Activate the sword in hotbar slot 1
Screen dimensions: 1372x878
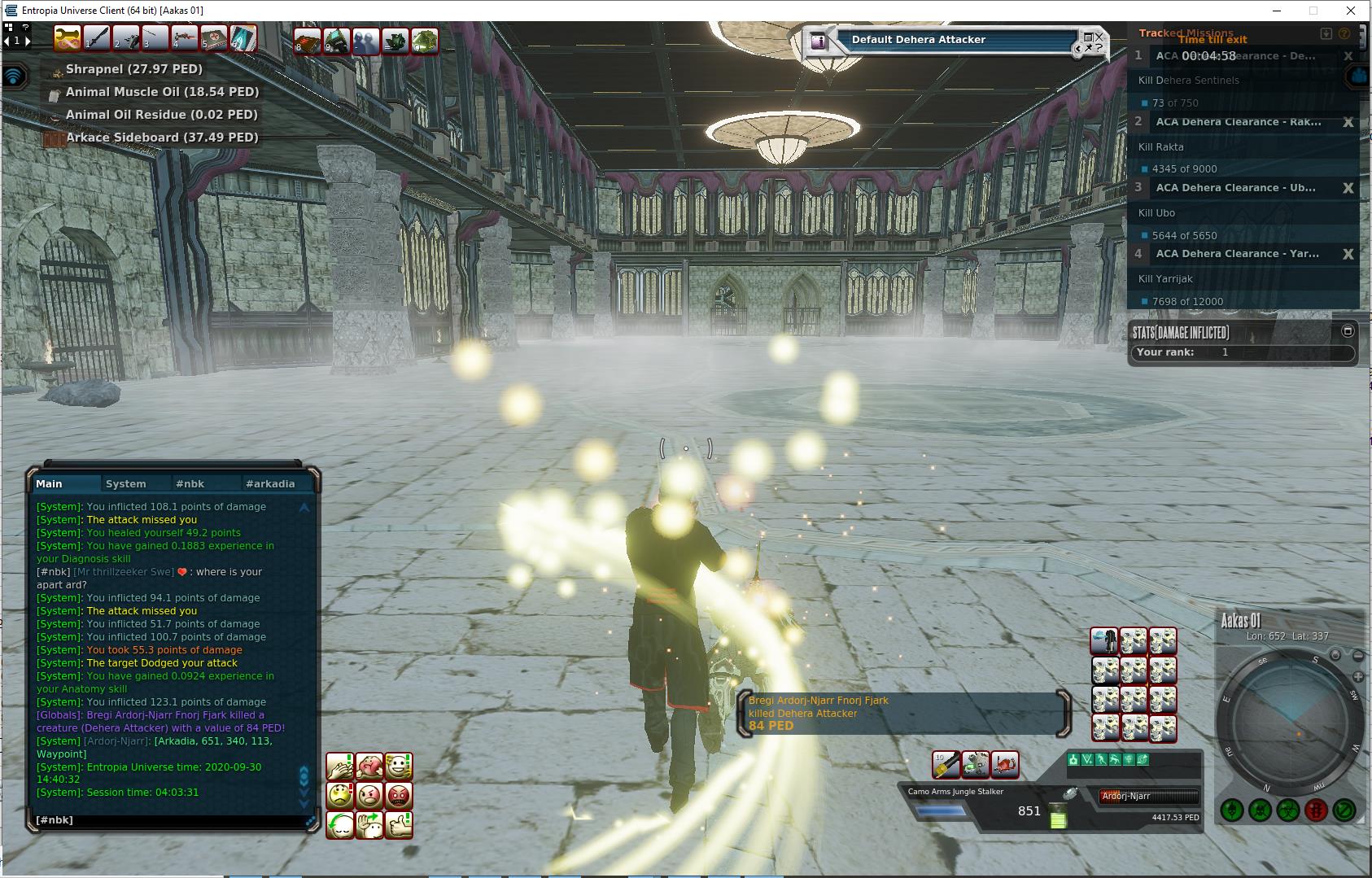[x=96, y=38]
